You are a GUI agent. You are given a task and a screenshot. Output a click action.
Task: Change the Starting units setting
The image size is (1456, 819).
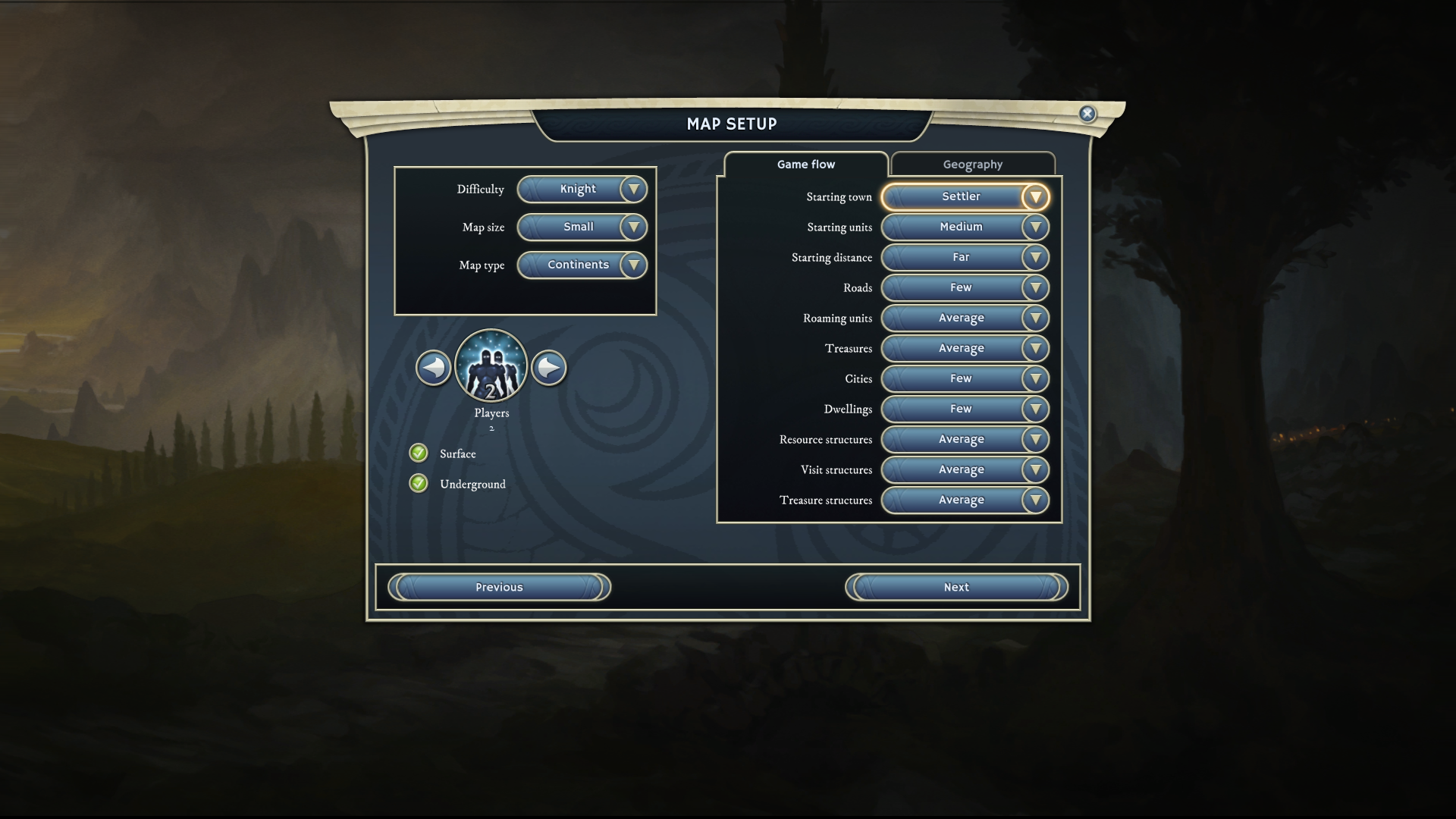(x=965, y=227)
